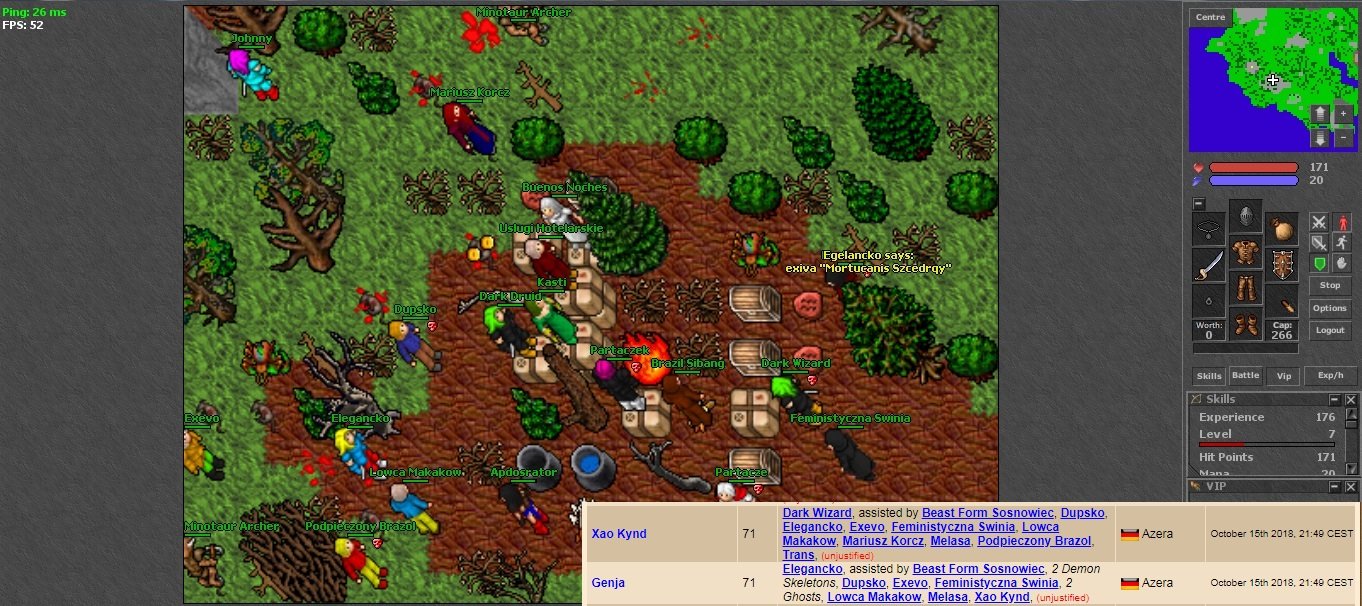Close the Skills panel
This screenshot has height=606, width=1362.
click(x=1350, y=400)
